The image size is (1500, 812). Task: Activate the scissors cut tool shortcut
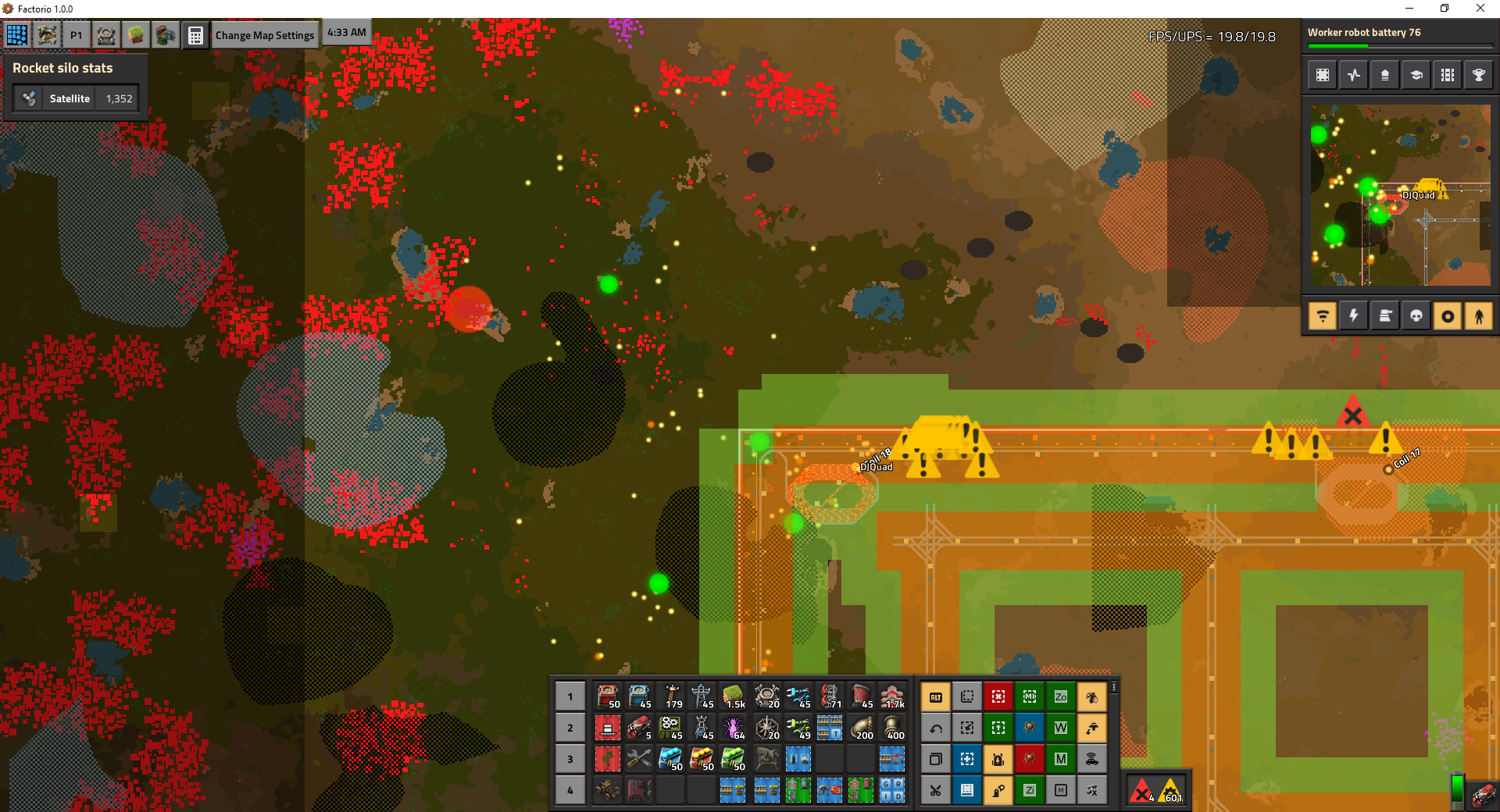[x=935, y=790]
